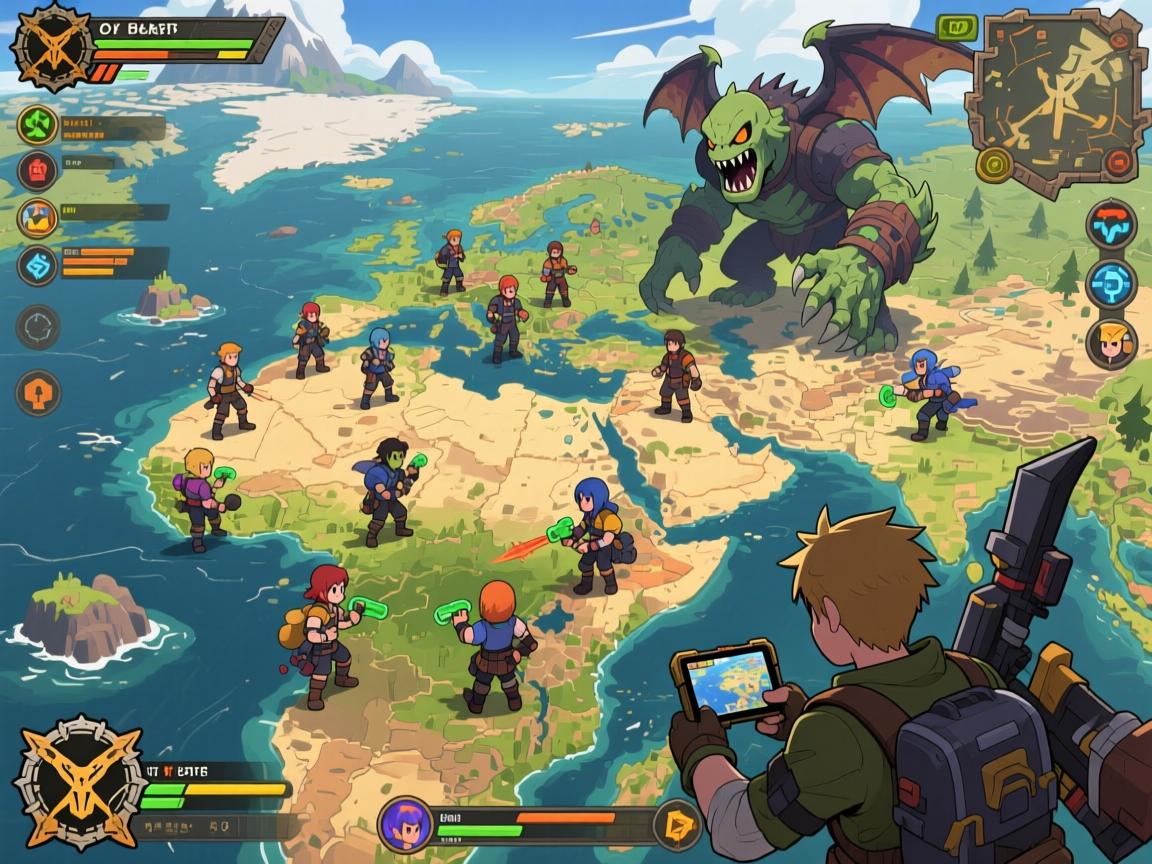Activate the red and cyan wings ability
The image size is (1152, 864).
(1111, 224)
